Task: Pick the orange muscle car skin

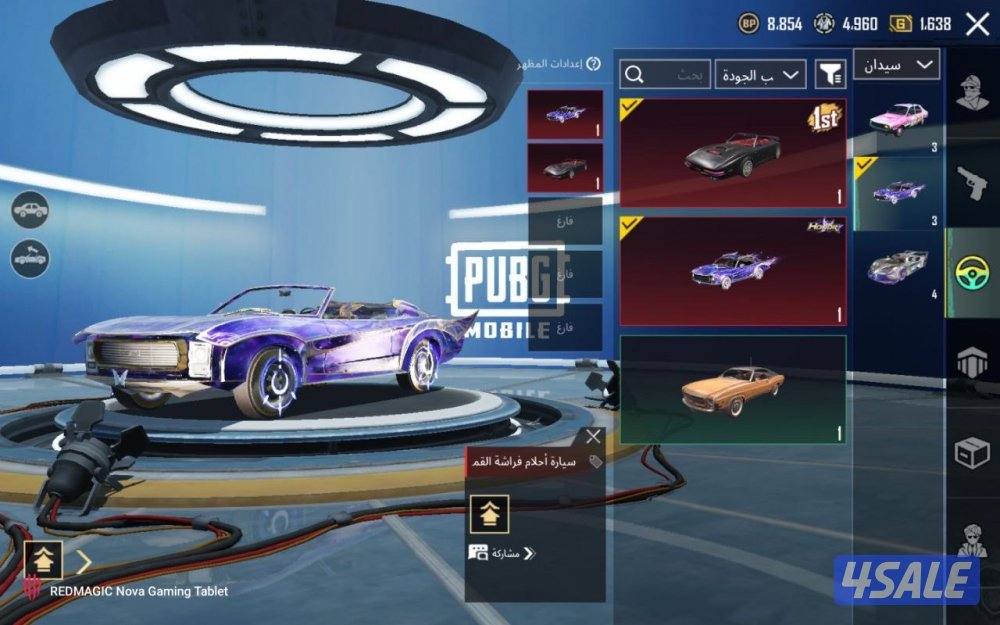Action: pos(733,389)
